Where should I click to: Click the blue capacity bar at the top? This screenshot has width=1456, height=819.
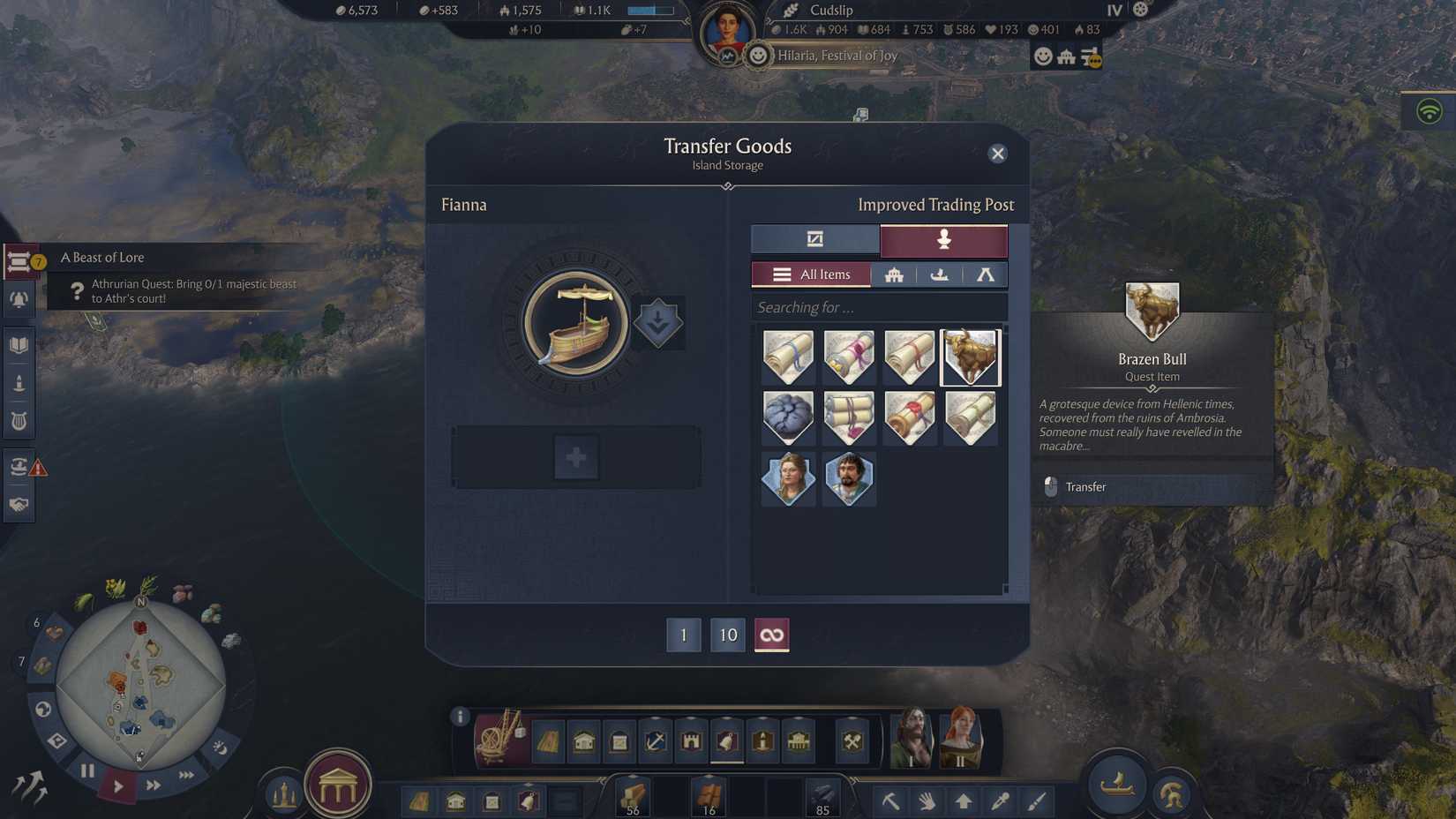tap(651, 10)
